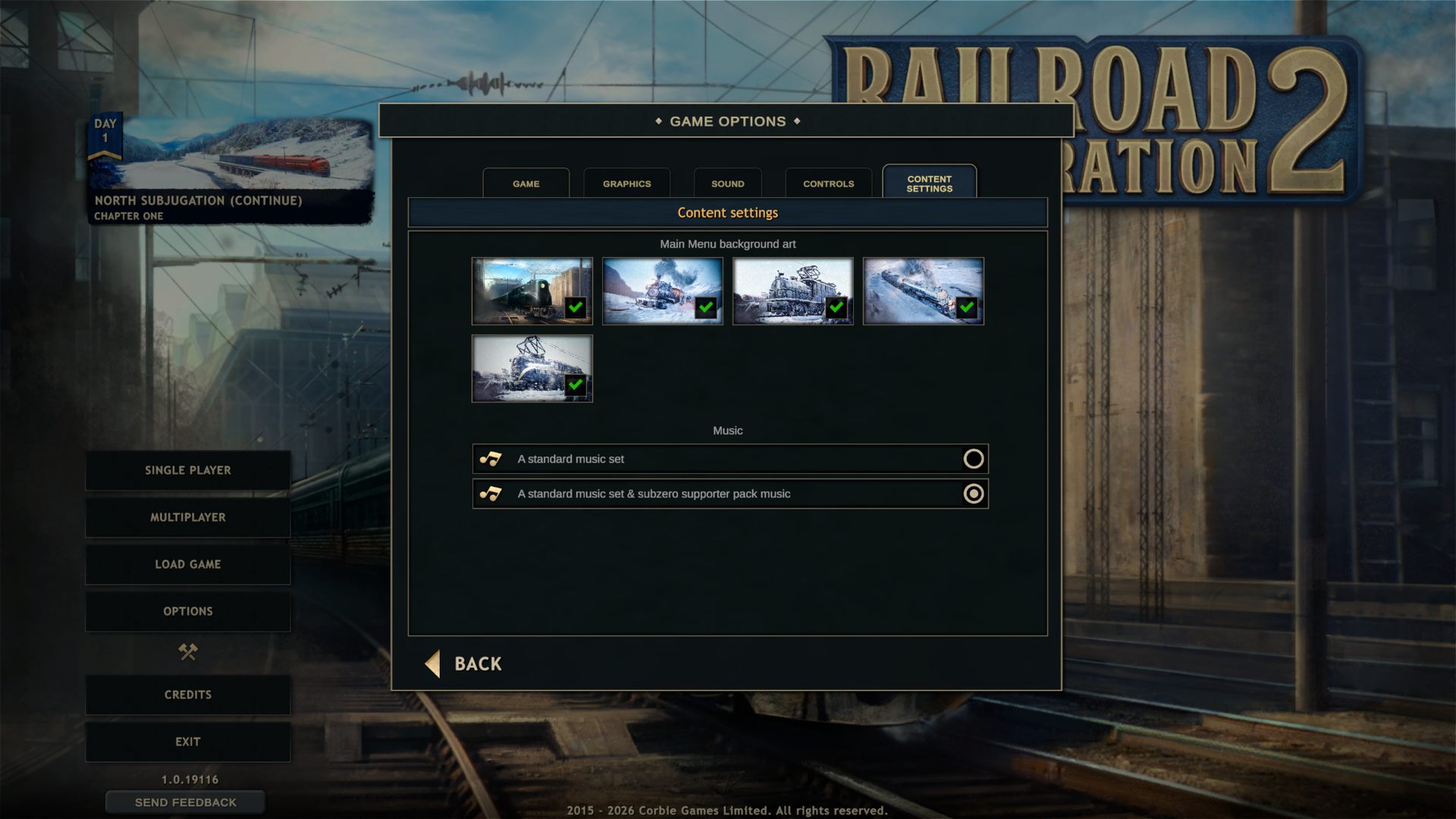
Task: Go back from Game Options
Action: tap(464, 664)
